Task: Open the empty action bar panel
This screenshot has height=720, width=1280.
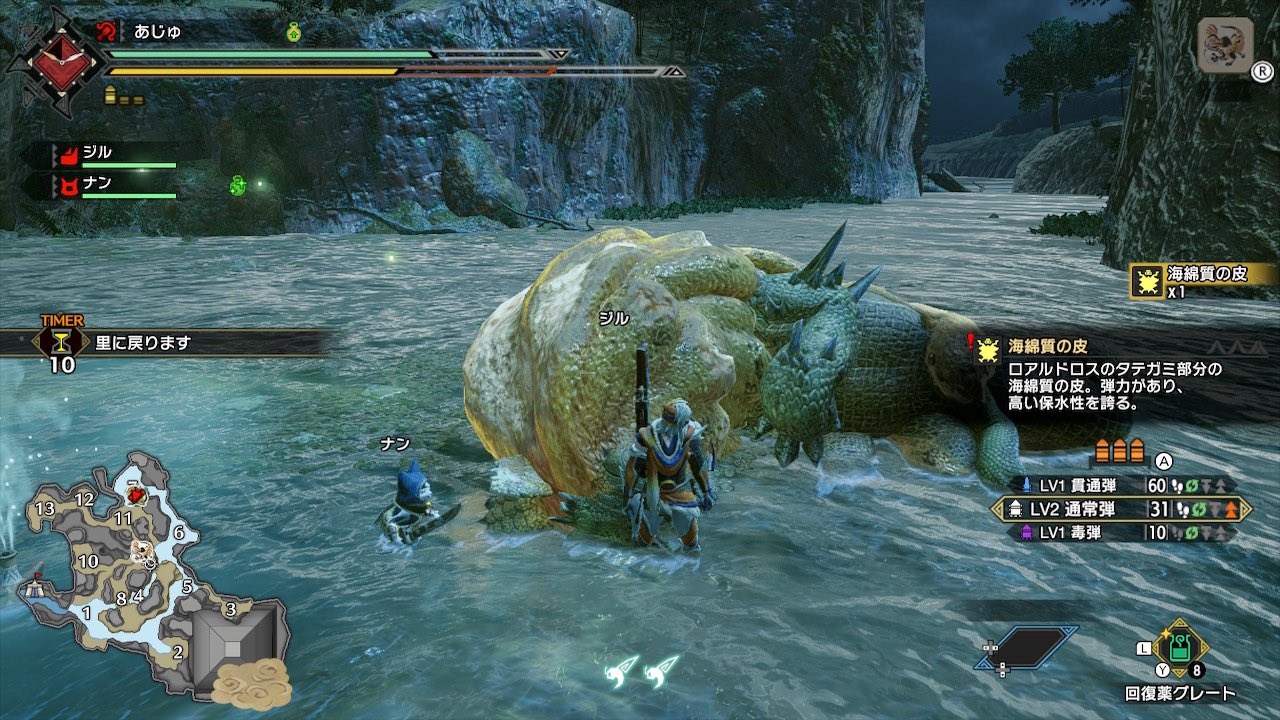Action: 1026,647
